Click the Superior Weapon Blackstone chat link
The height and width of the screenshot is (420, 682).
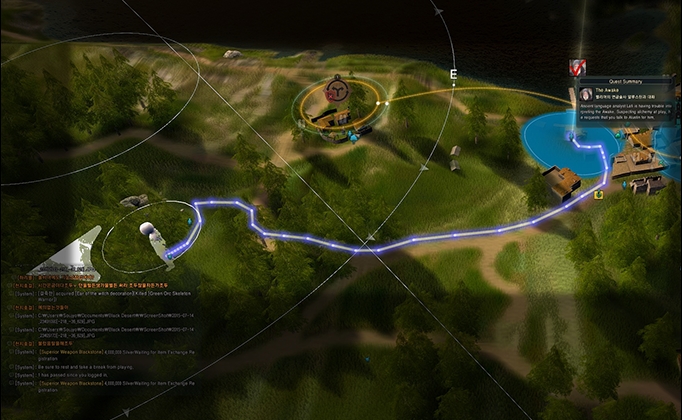tap(62, 350)
